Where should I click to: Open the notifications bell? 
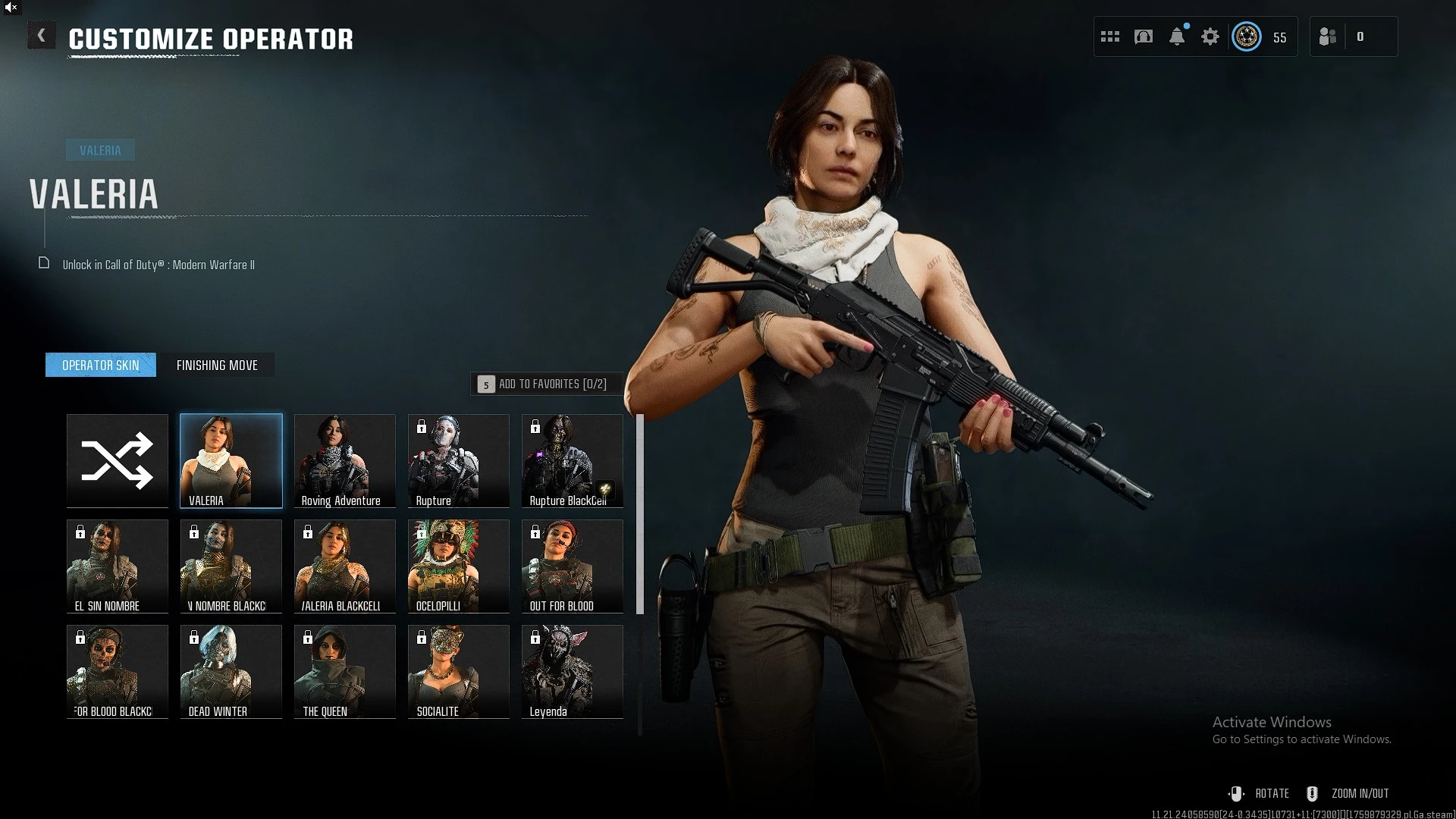coord(1177,36)
